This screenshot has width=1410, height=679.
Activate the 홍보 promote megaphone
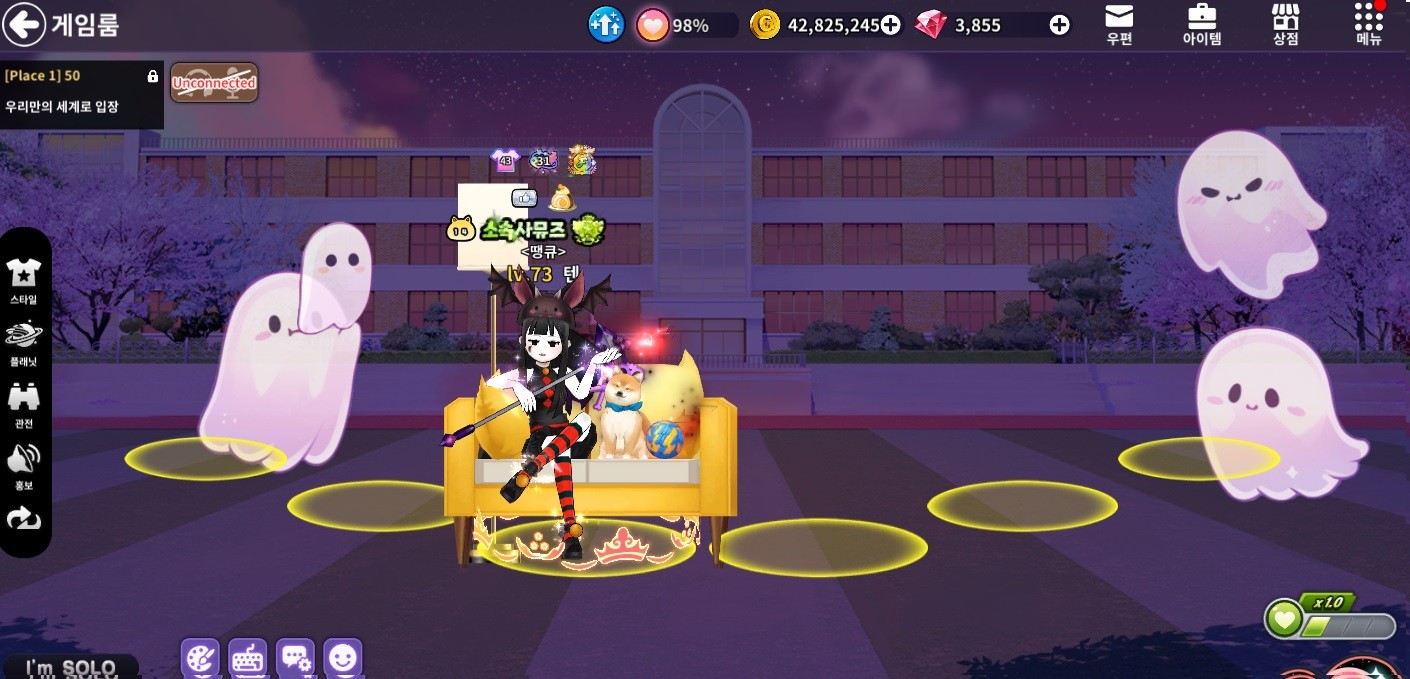pyautogui.click(x=24, y=466)
